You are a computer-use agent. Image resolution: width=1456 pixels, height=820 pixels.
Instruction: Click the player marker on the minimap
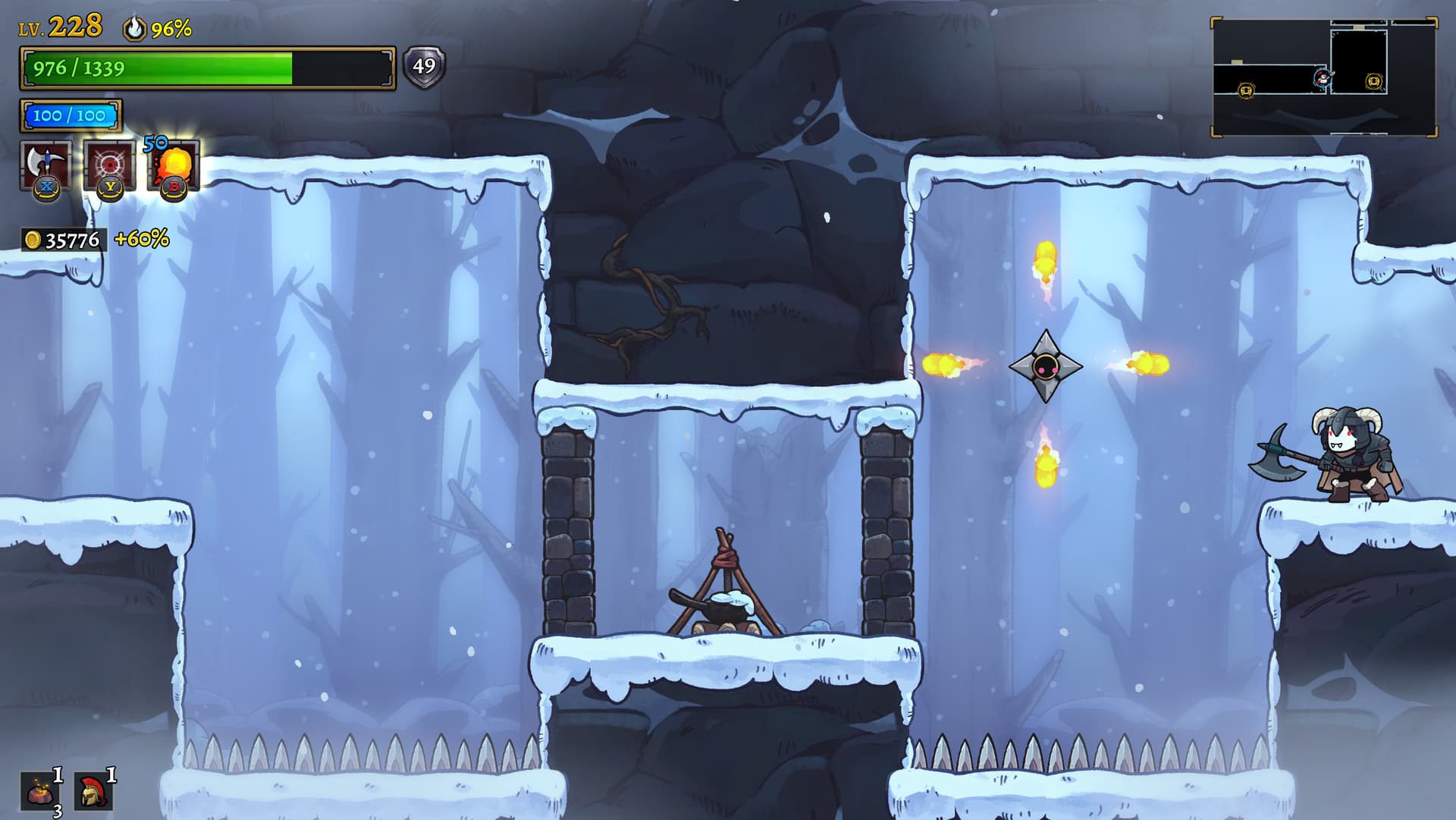coord(1323,77)
